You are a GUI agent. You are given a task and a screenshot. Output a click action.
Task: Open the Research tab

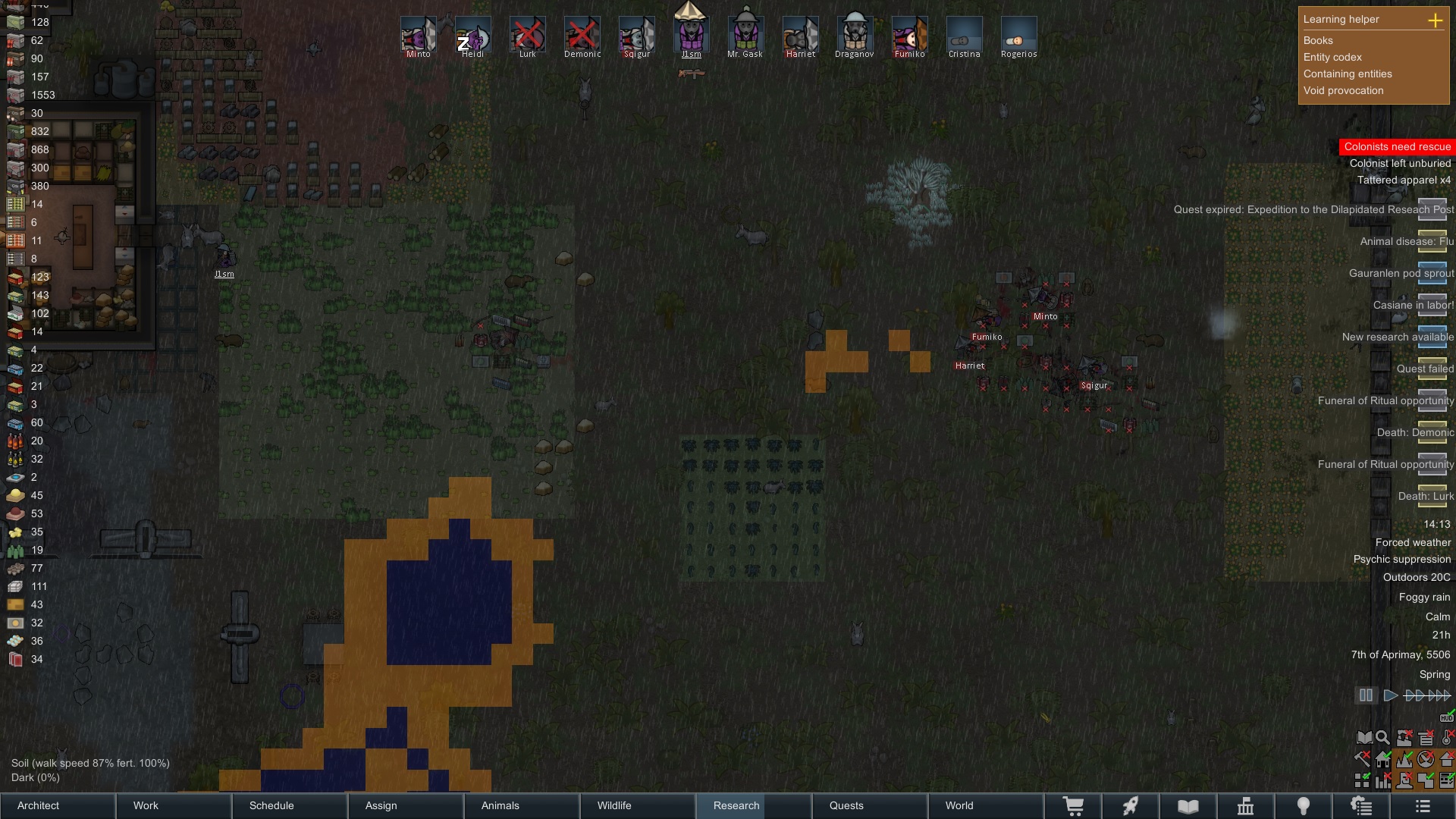[754, 805]
